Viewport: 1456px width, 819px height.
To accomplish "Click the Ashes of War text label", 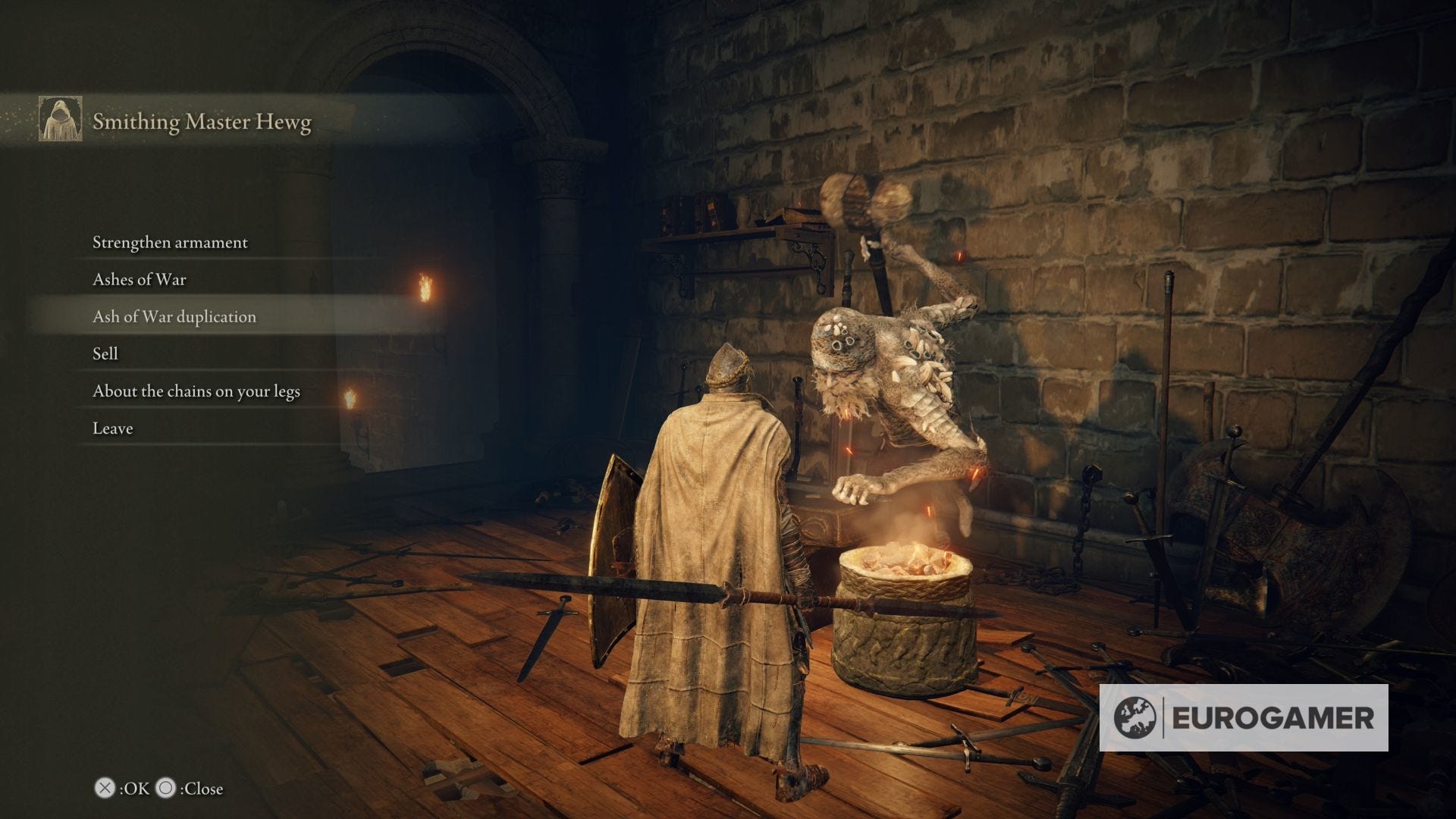I will click(x=140, y=280).
